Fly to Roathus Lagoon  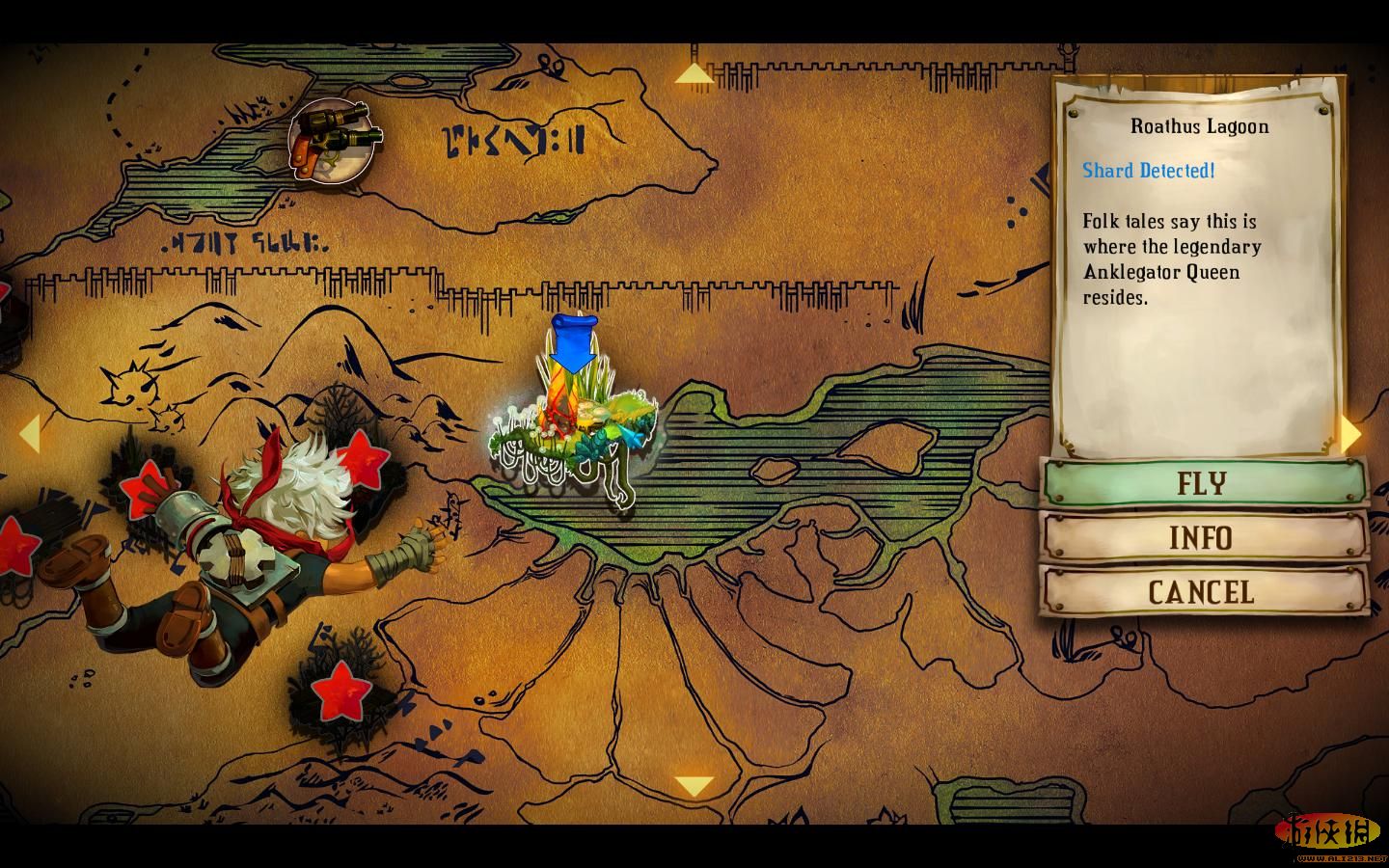coord(1204,482)
